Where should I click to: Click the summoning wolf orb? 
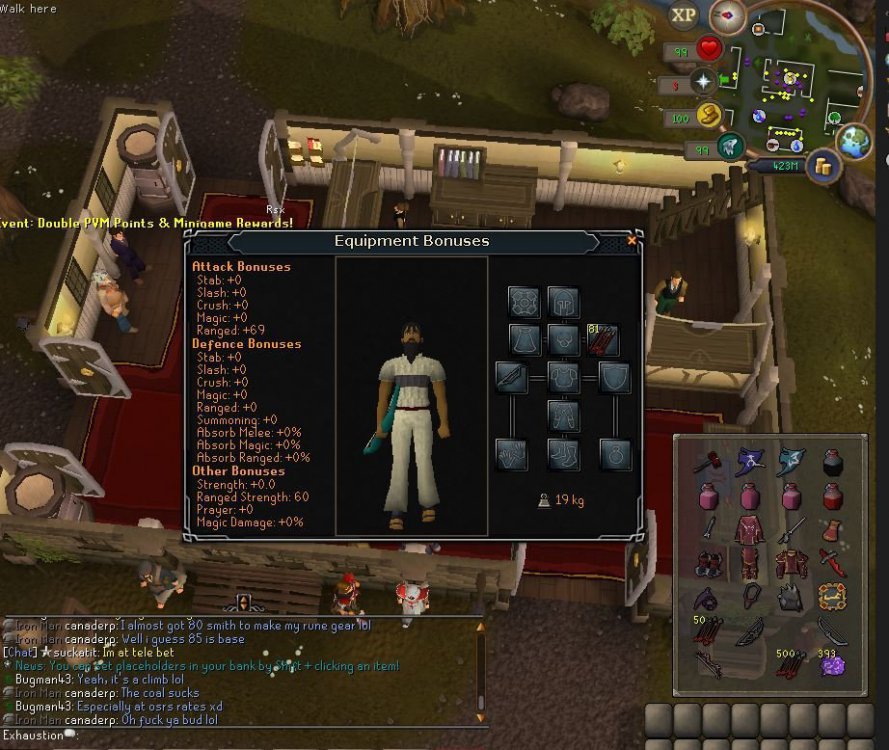pos(731,147)
